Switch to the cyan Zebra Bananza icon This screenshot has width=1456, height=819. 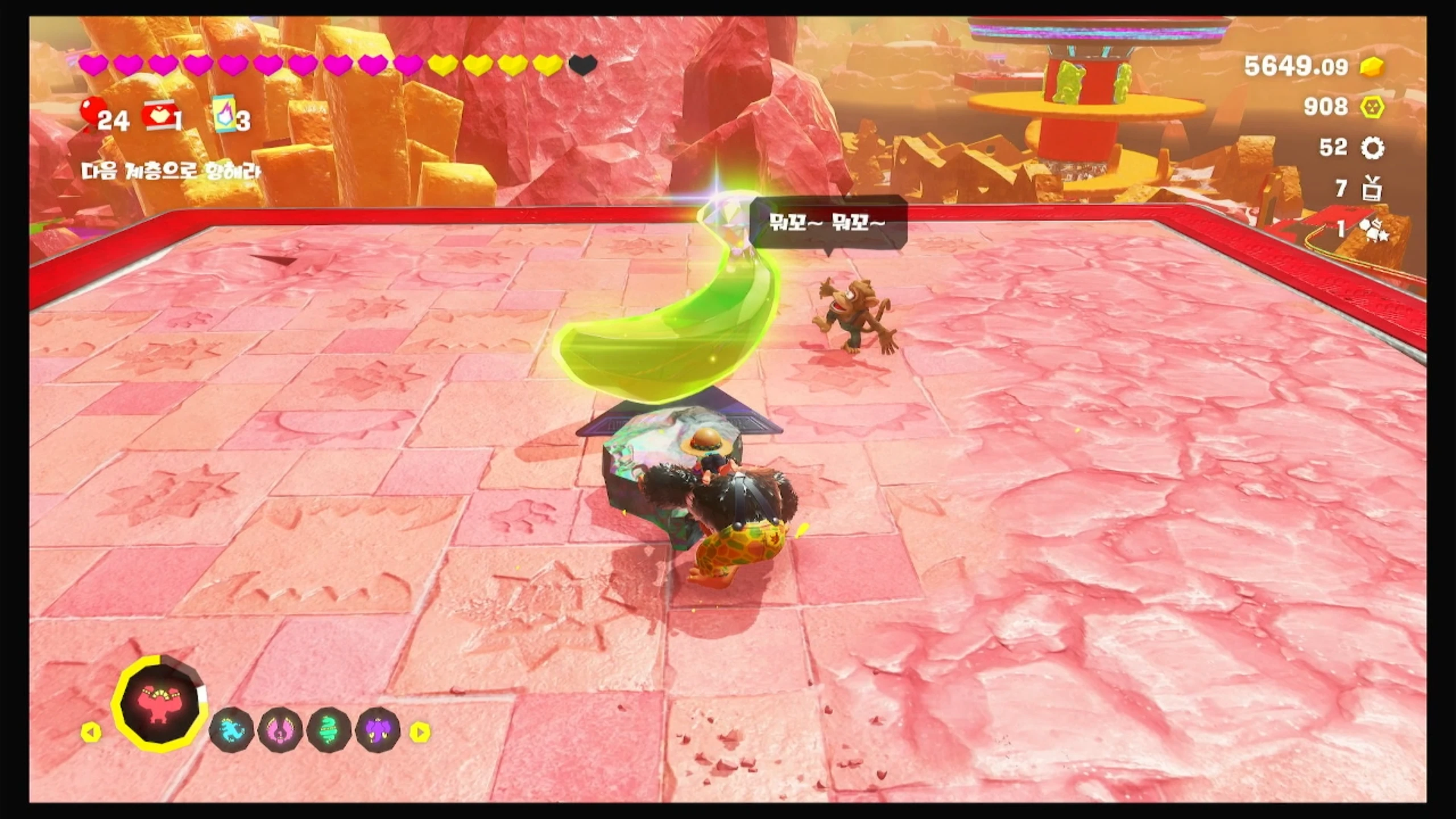232,730
